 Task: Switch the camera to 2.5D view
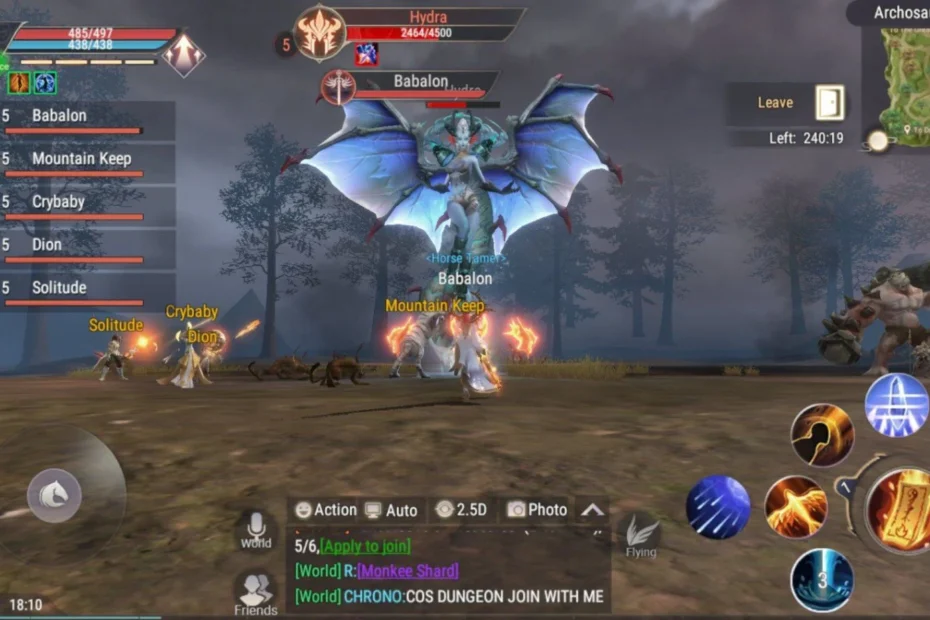(461, 510)
